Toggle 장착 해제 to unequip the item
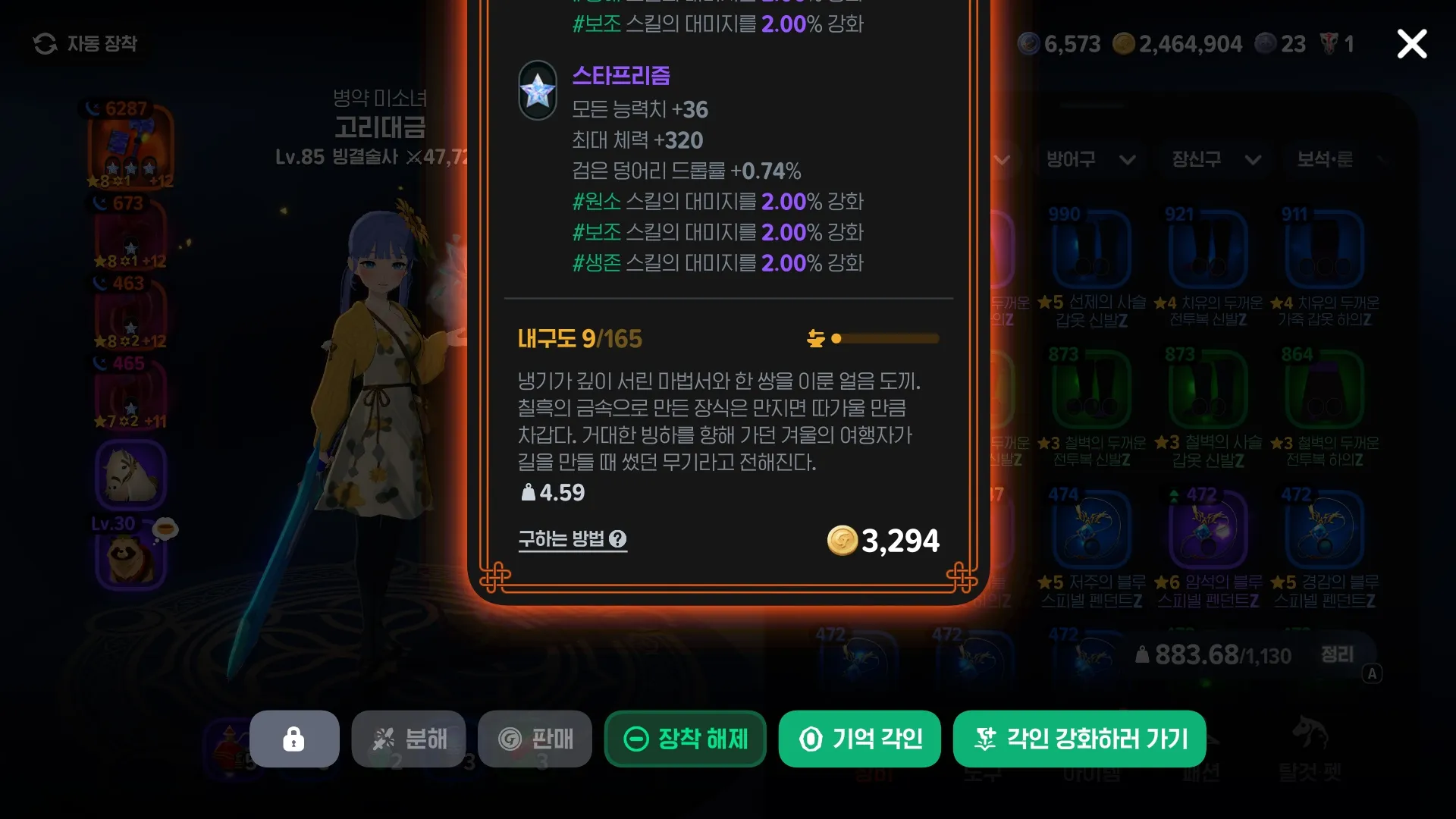 click(685, 739)
